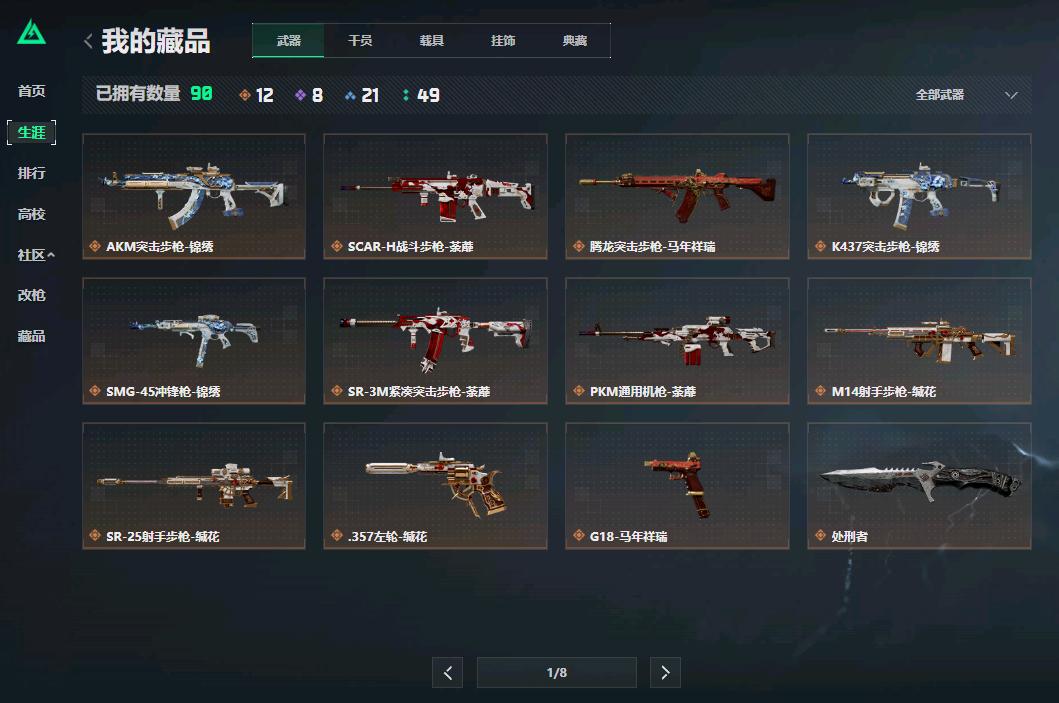
Task: Open the 腾龙突击步枪-马年祥瑞 card
Action: tap(677, 196)
